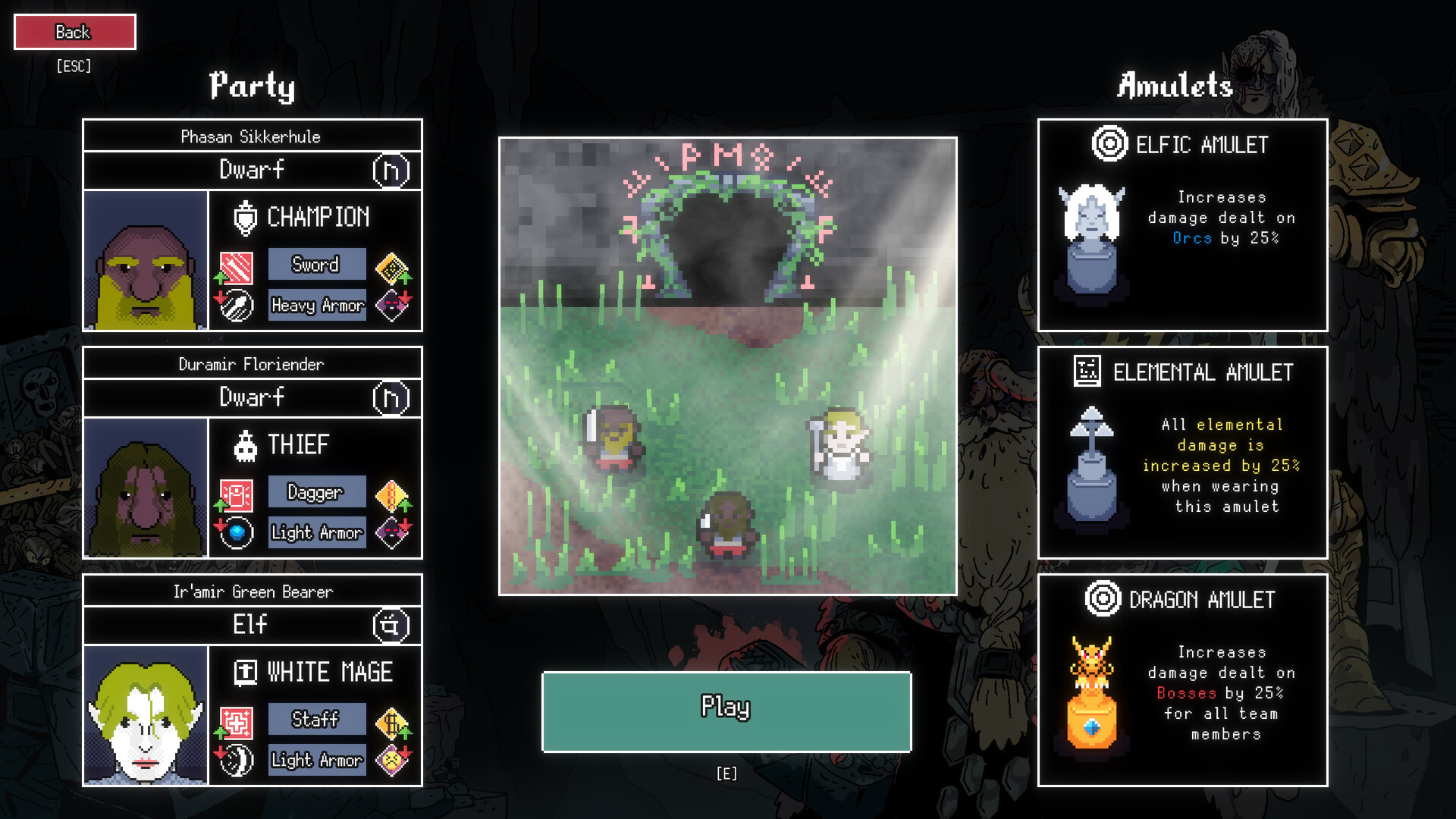1456x819 pixels.
Task: Open the Sword weapon selector for Phasan
Action: (316, 265)
